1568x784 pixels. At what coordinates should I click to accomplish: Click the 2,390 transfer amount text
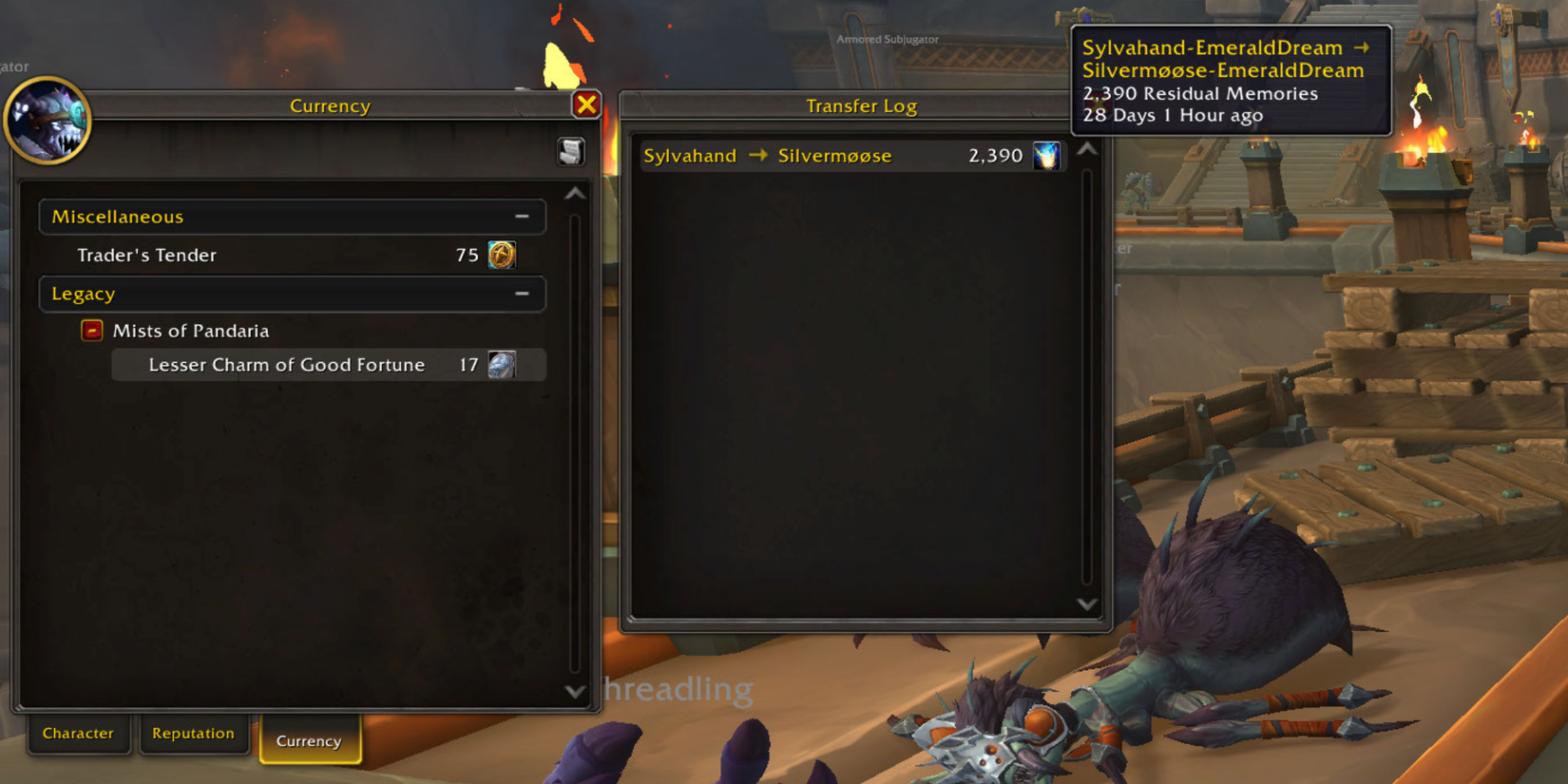tap(994, 155)
